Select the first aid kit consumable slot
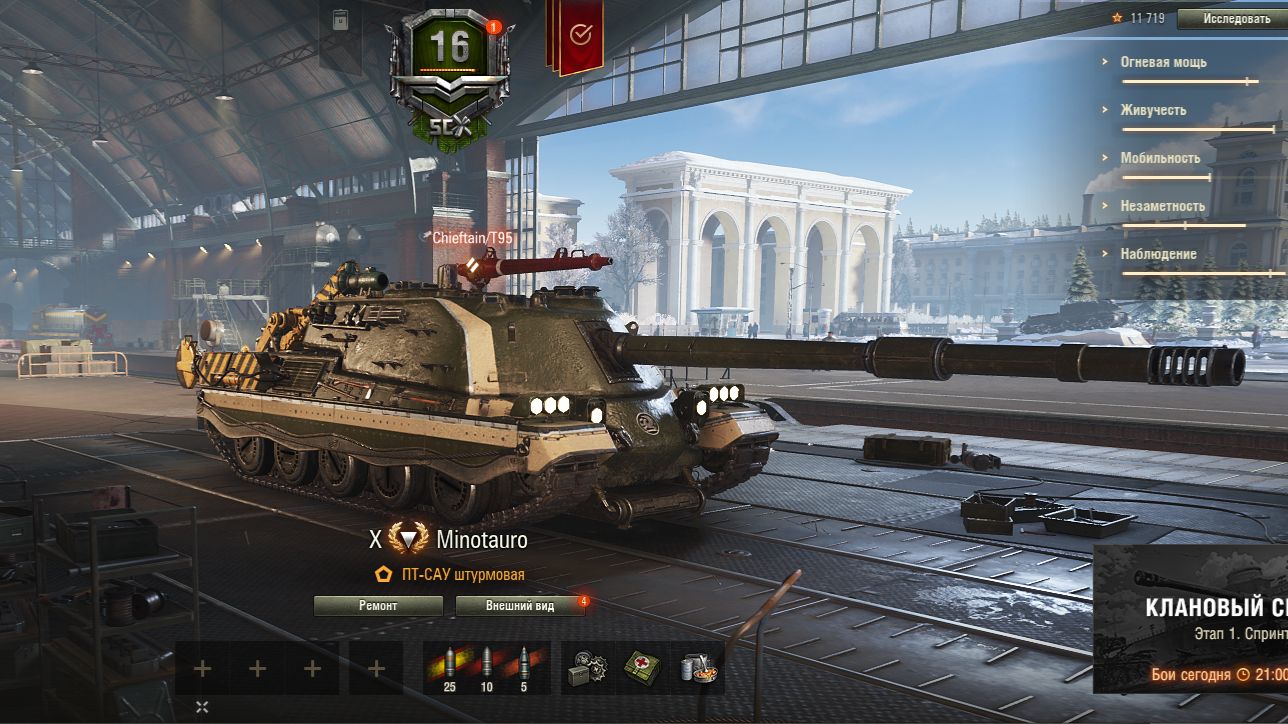This screenshot has width=1288, height=724. [642, 668]
